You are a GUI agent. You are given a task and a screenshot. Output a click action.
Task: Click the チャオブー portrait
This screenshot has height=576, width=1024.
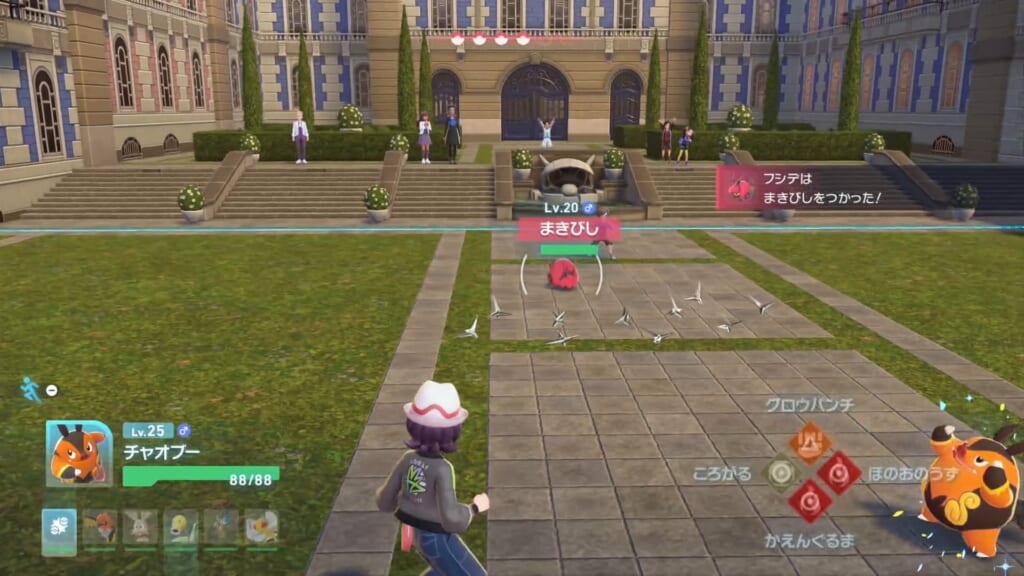coord(79,453)
